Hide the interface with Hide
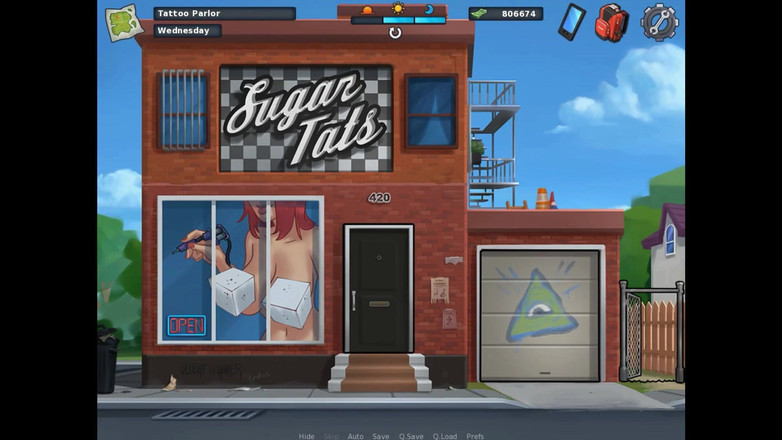 (307, 436)
